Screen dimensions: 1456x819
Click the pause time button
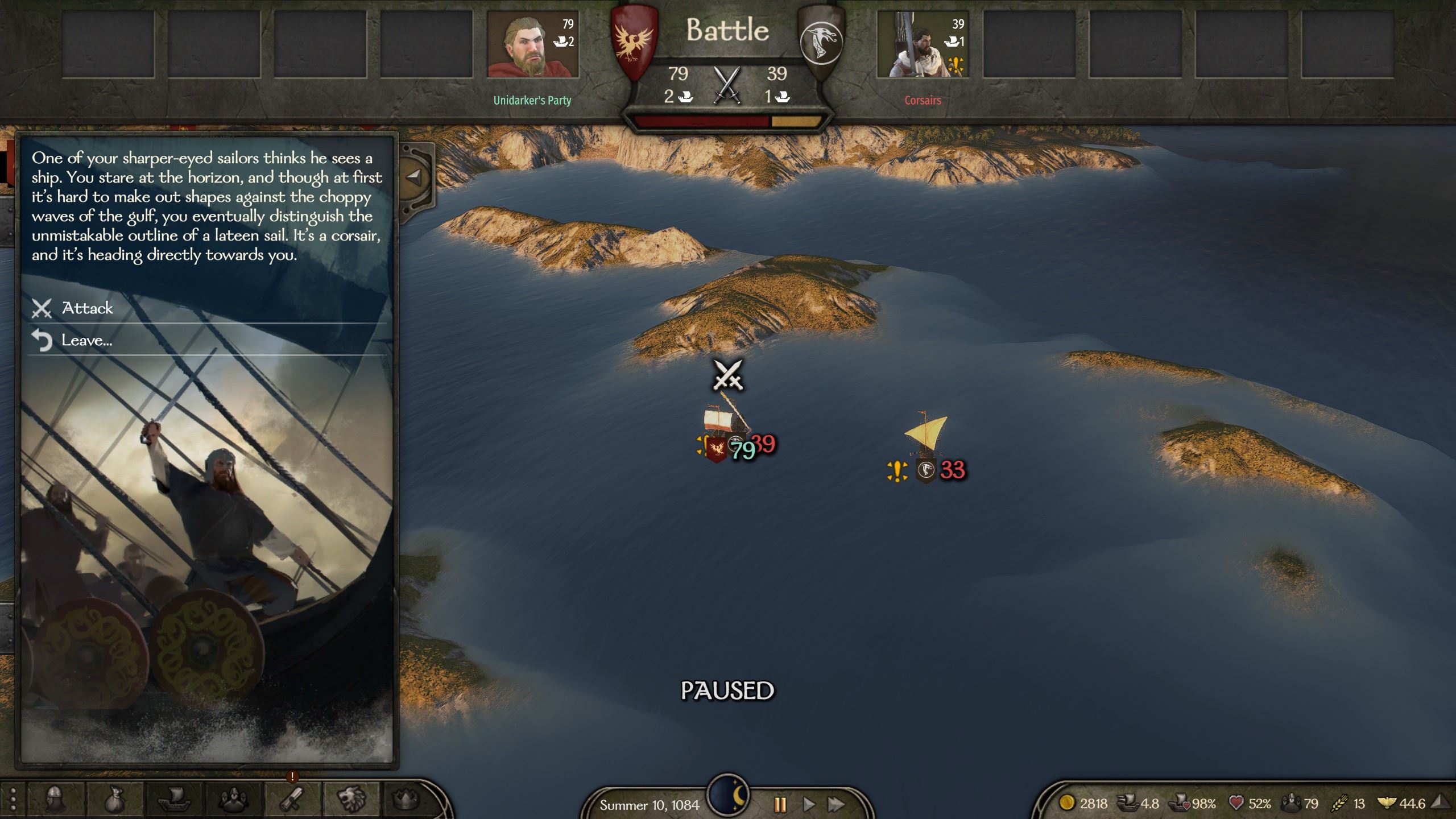click(780, 805)
